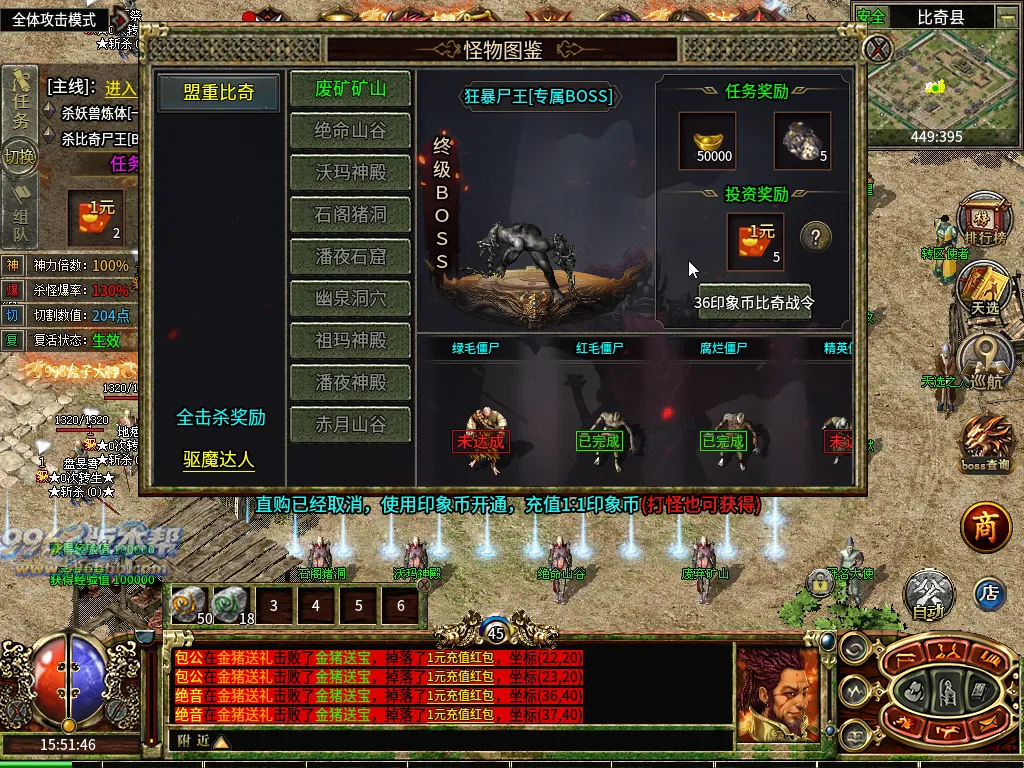This screenshot has width=1024, height=768.
Task: Buy the 36印象币比奇战令 pass
Action: pos(755,303)
